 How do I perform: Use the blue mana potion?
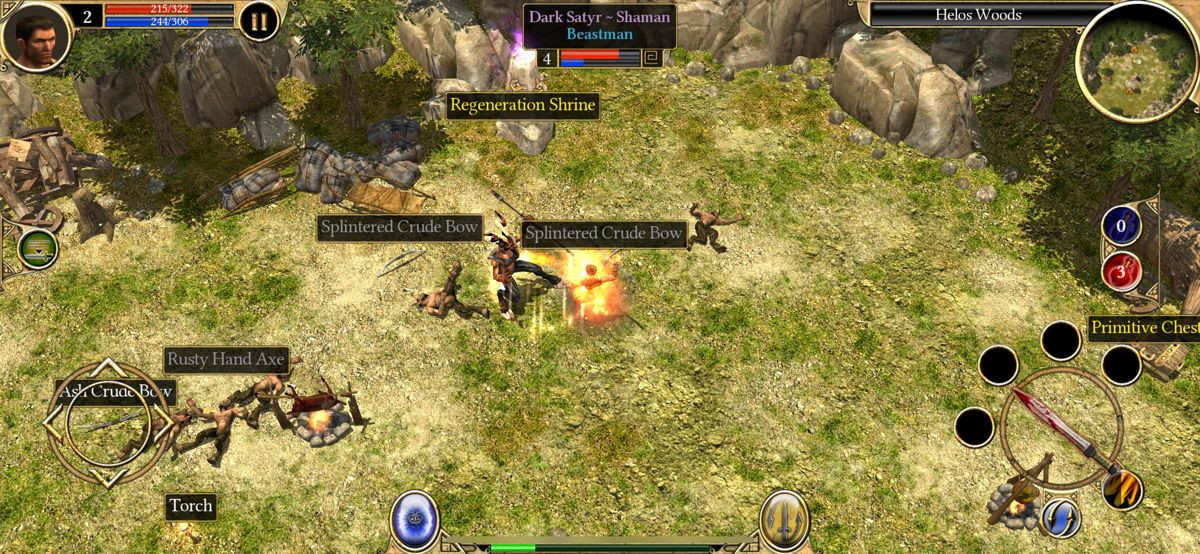pyautogui.click(x=1121, y=225)
